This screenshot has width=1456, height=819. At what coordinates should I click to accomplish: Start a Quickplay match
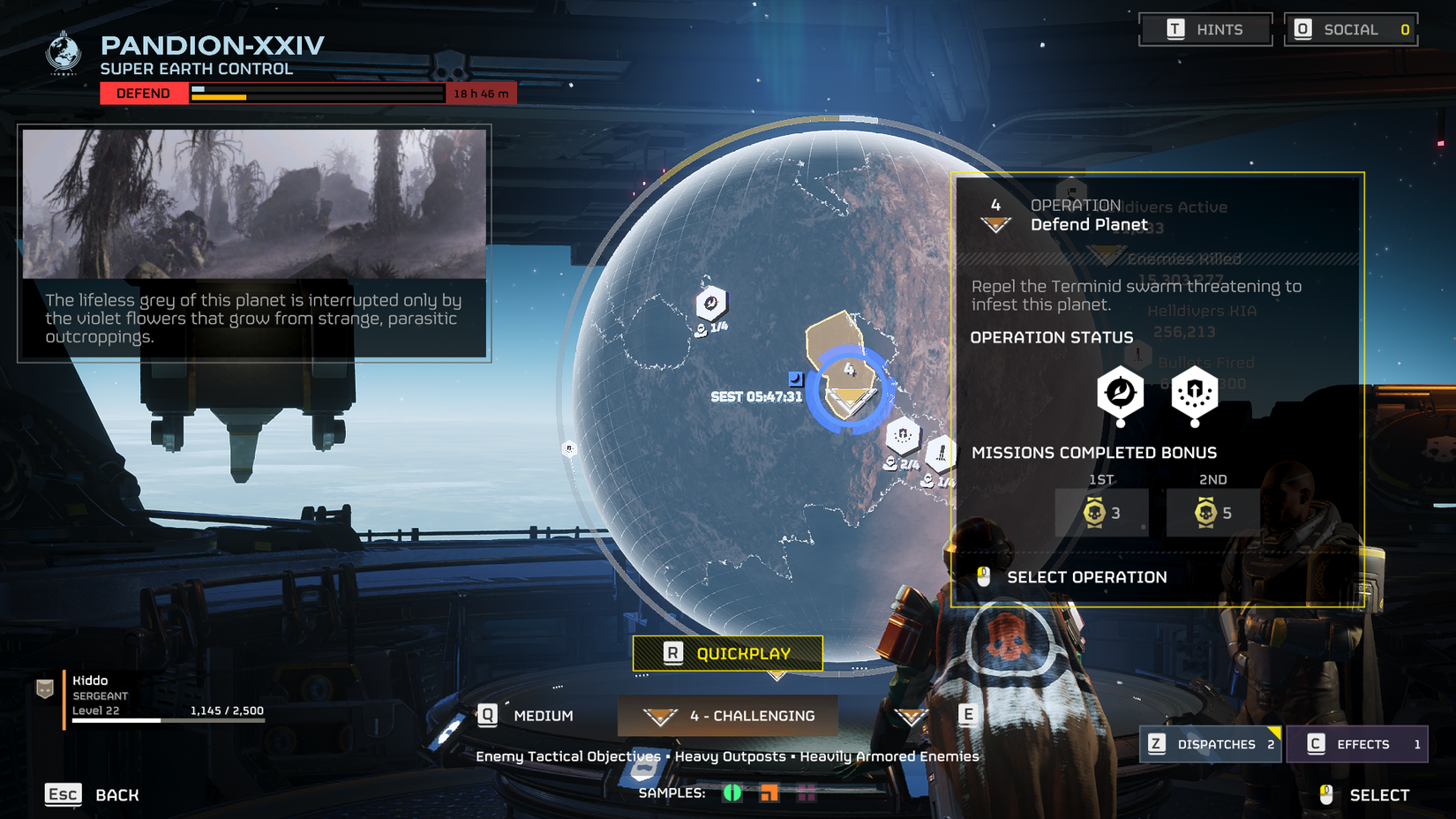[727, 653]
